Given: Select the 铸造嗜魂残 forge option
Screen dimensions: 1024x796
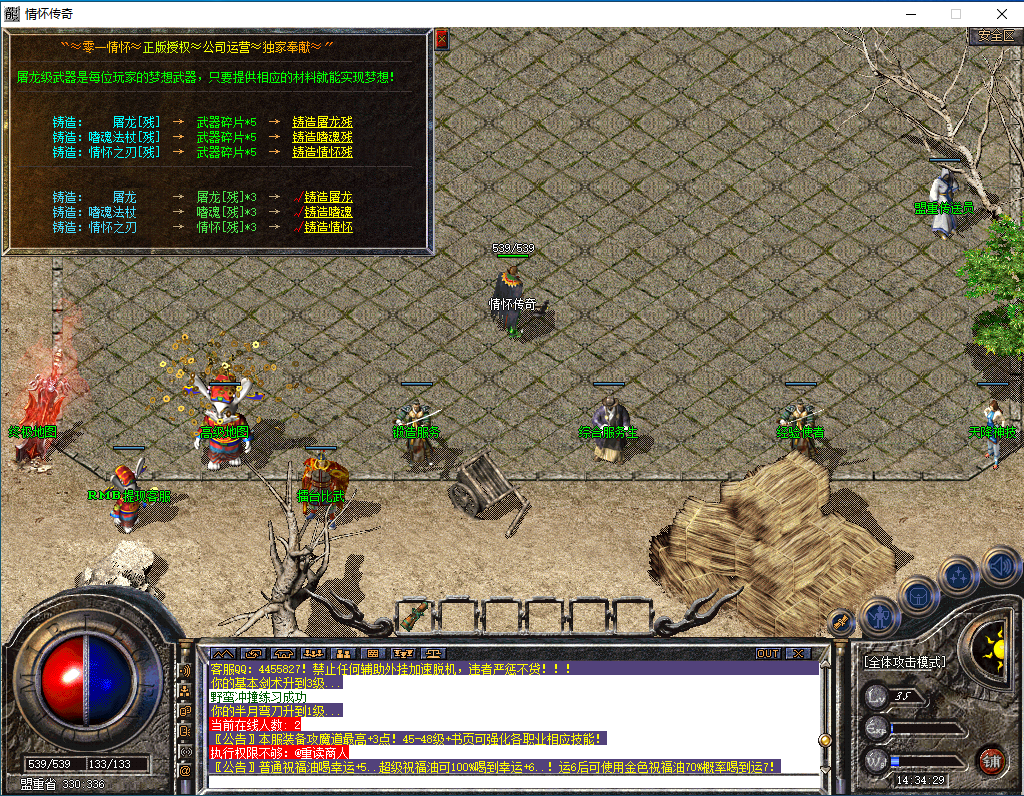Looking at the screenshot, I should 322,137.
